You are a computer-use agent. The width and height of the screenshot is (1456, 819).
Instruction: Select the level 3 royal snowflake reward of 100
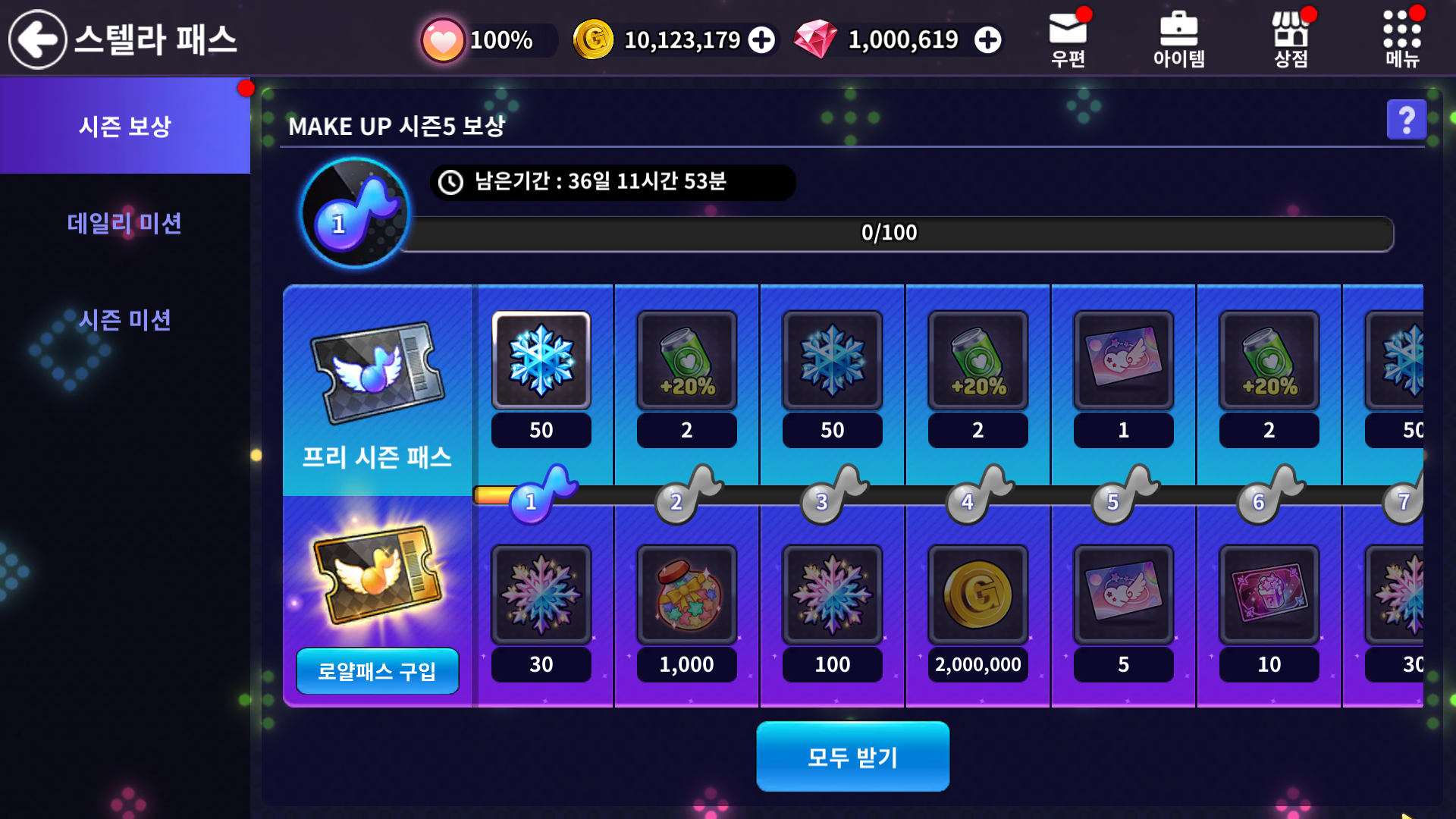[x=832, y=595]
